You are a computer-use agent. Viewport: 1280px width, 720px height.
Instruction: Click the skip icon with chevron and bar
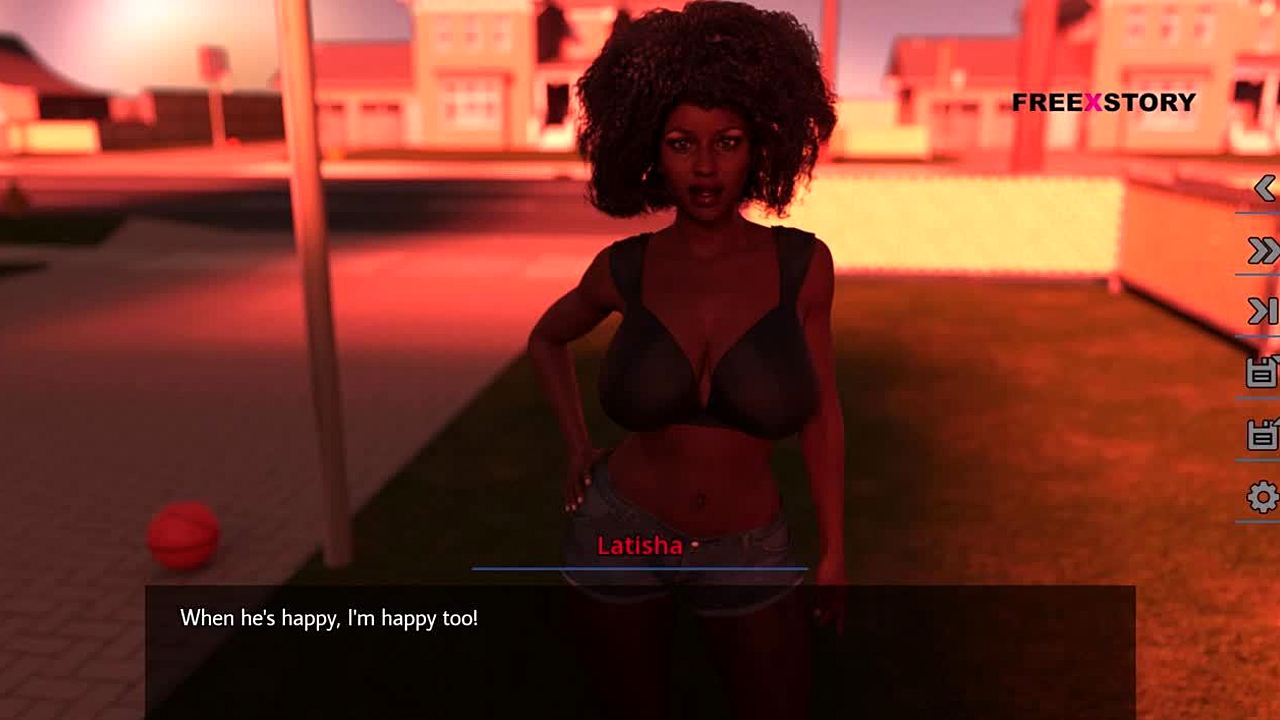tap(1263, 312)
